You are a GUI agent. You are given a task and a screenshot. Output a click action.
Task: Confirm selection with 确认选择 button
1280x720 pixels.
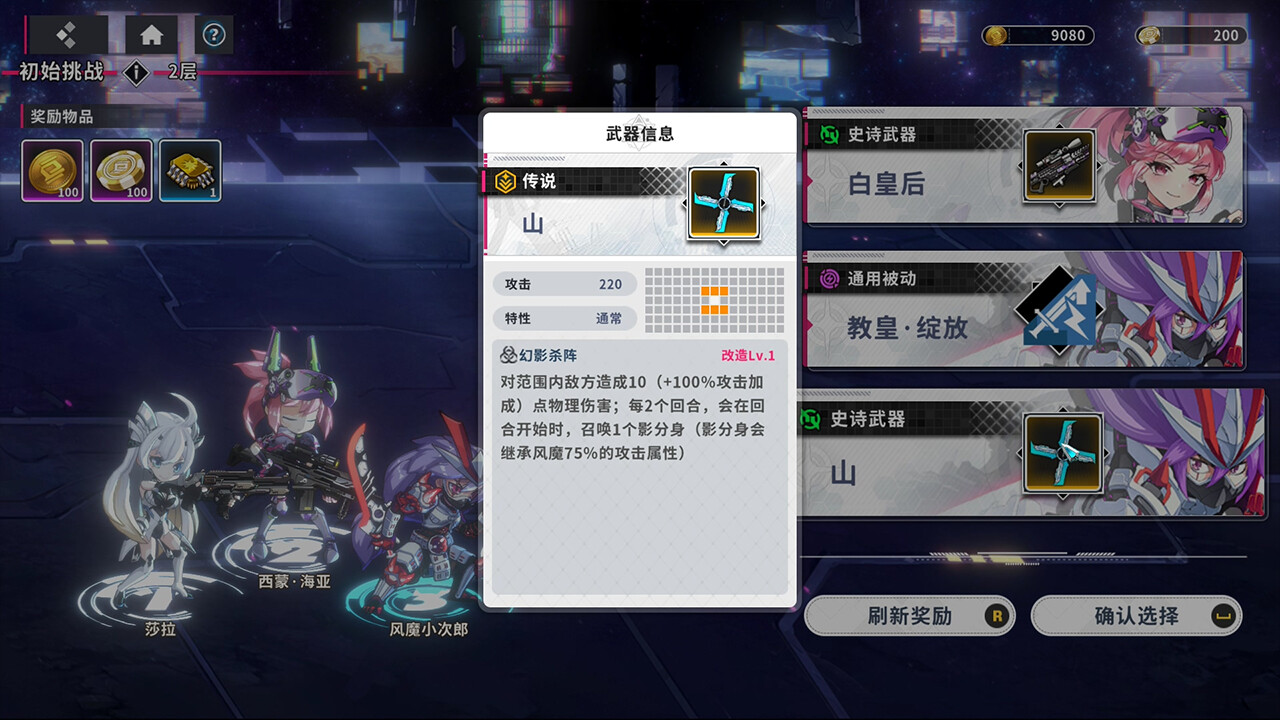pyautogui.click(x=1136, y=616)
